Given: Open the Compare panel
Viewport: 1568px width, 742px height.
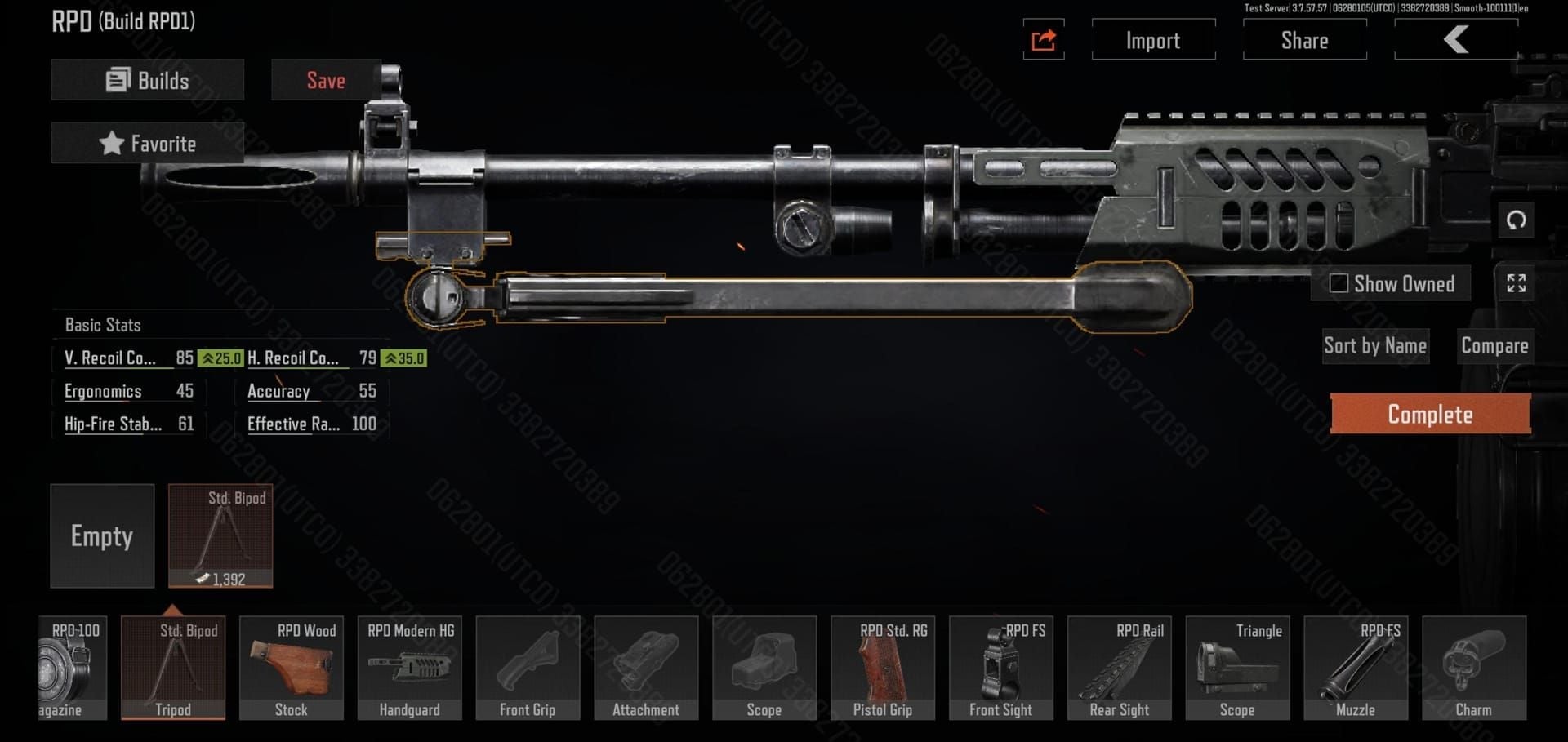Looking at the screenshot, I should 1495,345.
